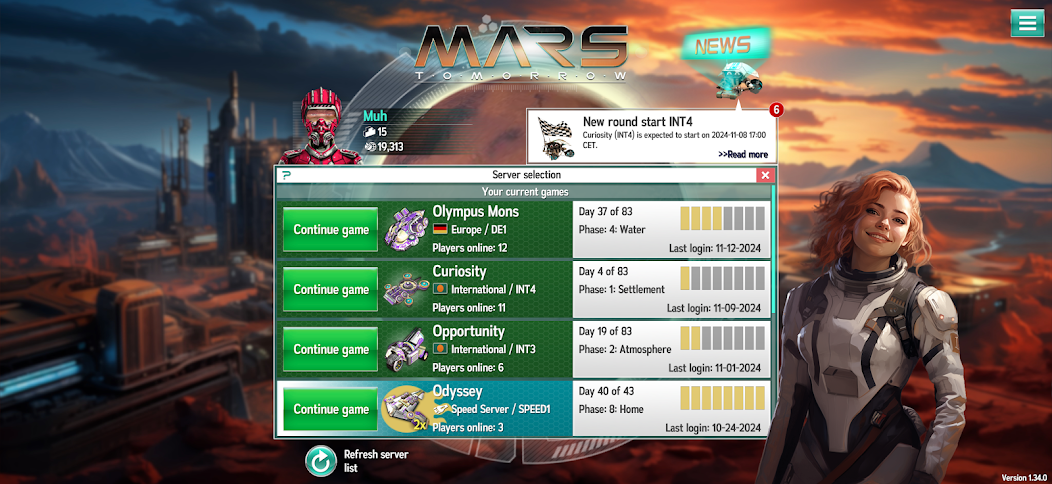
Task: Open the News sign
Action: (x=726, y=46)
